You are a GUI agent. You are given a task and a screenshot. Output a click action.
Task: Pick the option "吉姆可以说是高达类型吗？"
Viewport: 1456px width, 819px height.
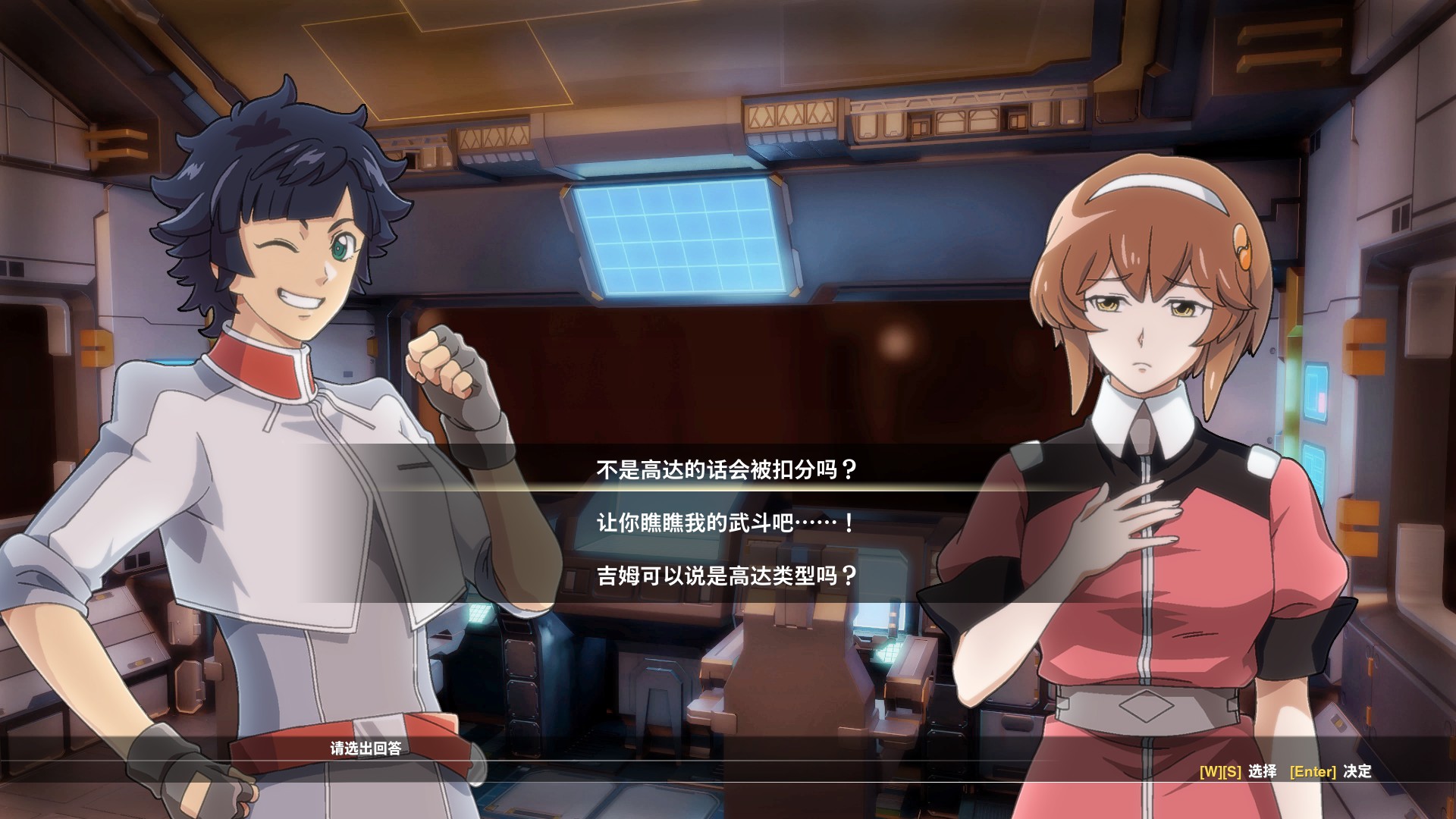click(x=726, y=576)
